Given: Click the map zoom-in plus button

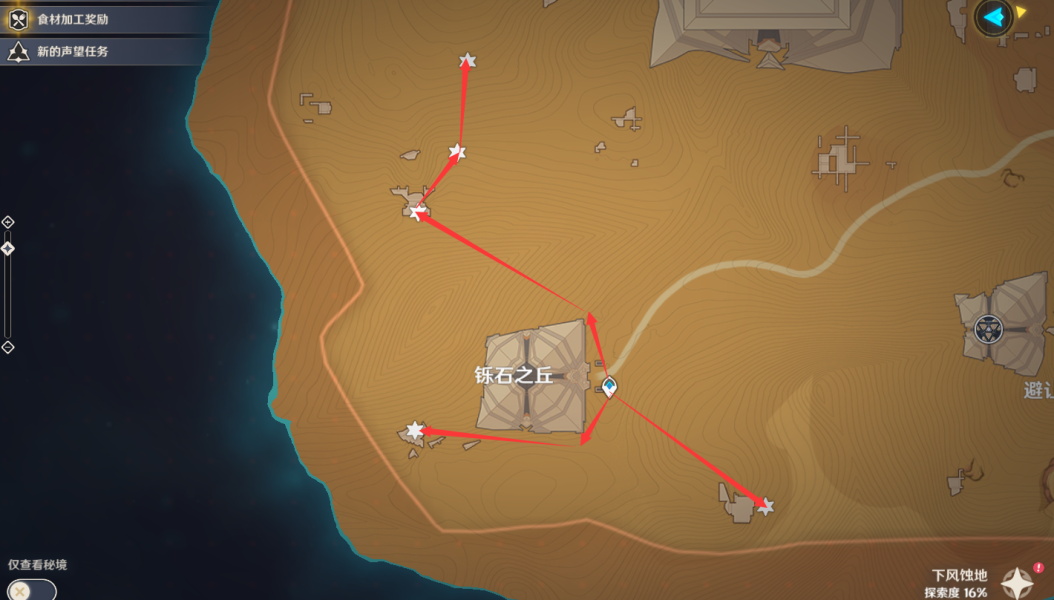Looking at the screenshot, I should pyautogui.click(x=8, y=222).
